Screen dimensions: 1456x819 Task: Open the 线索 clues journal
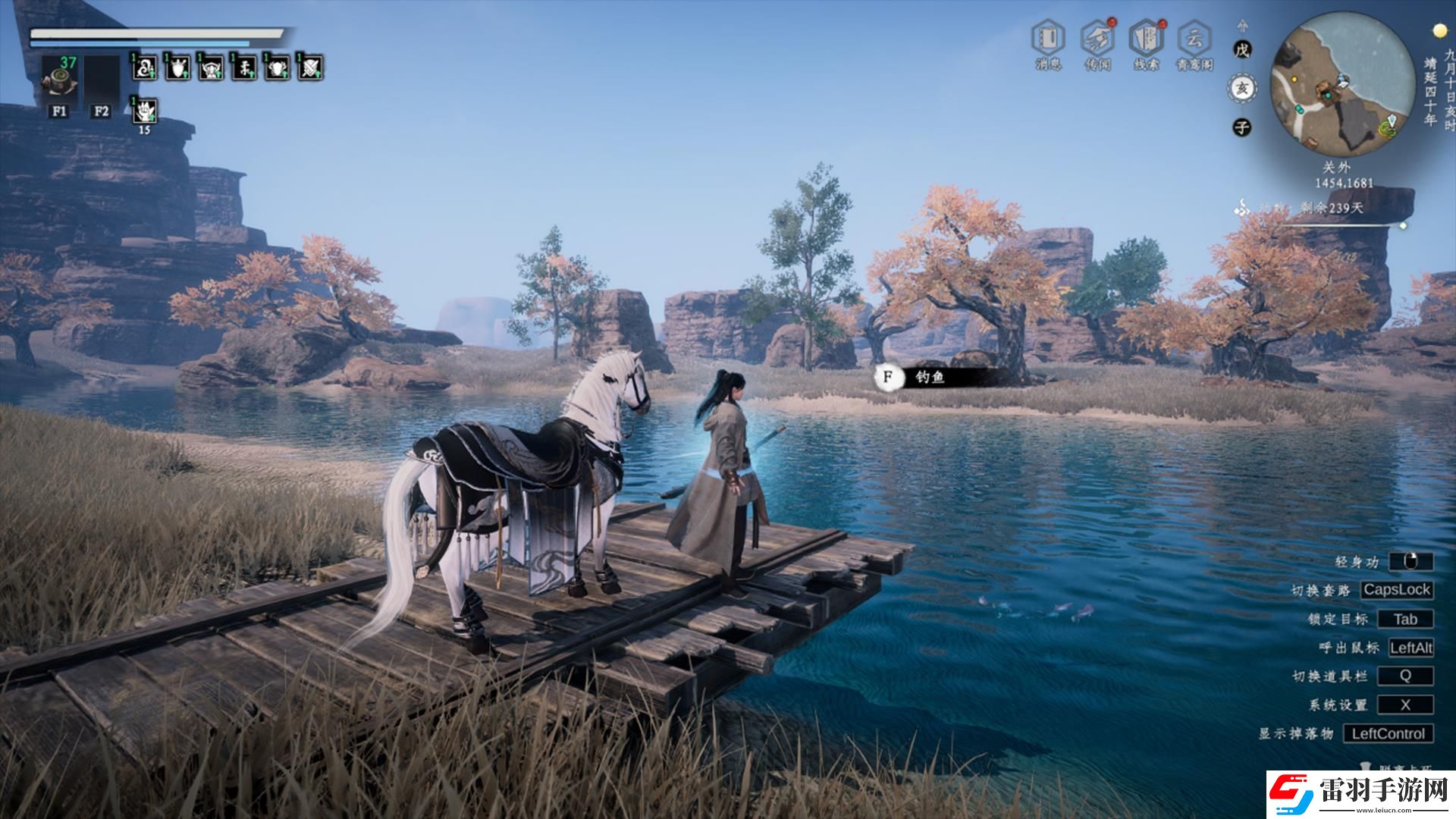(1146, 39)
